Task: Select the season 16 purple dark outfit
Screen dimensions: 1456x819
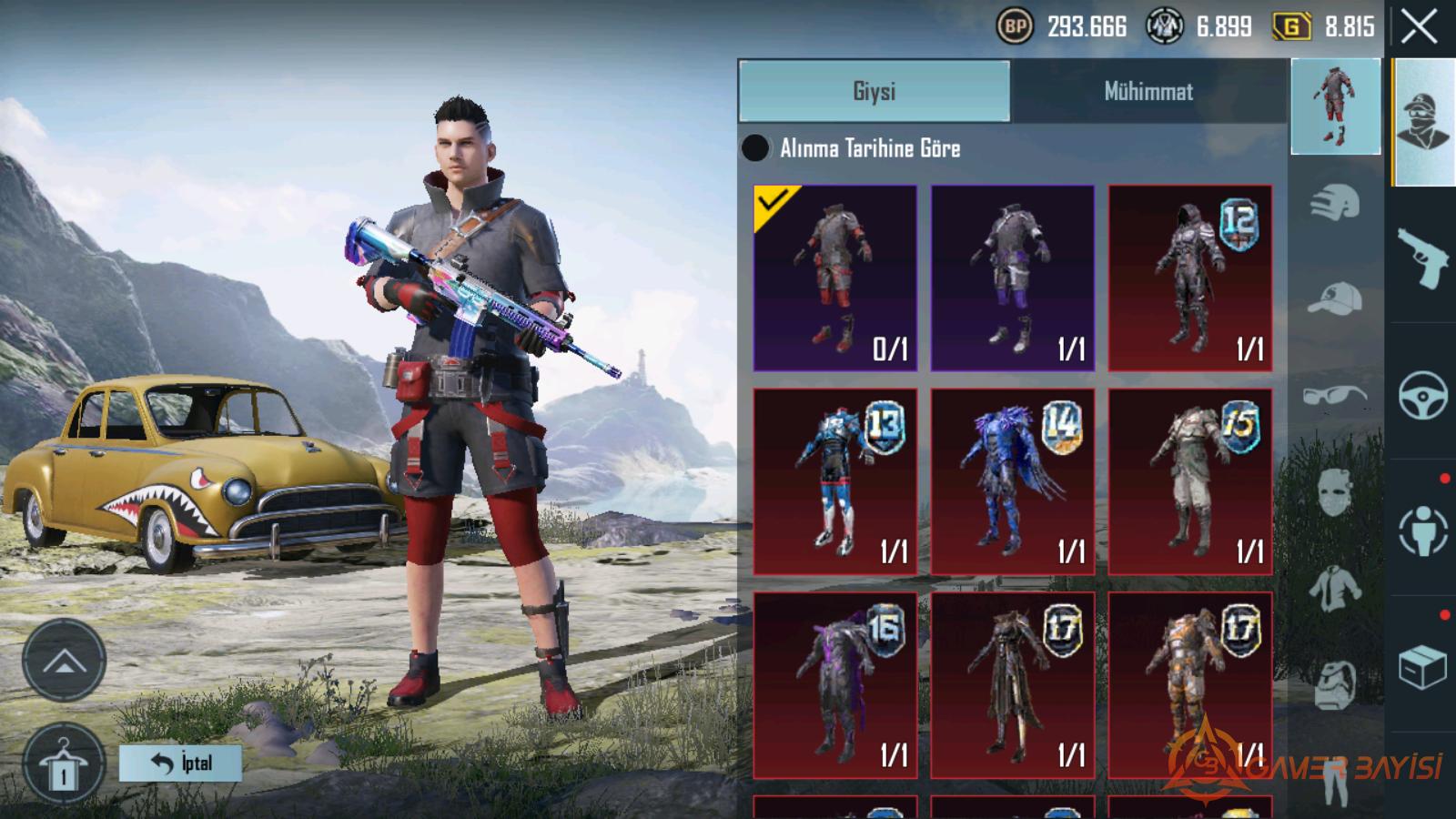Action: click(834, 685)
